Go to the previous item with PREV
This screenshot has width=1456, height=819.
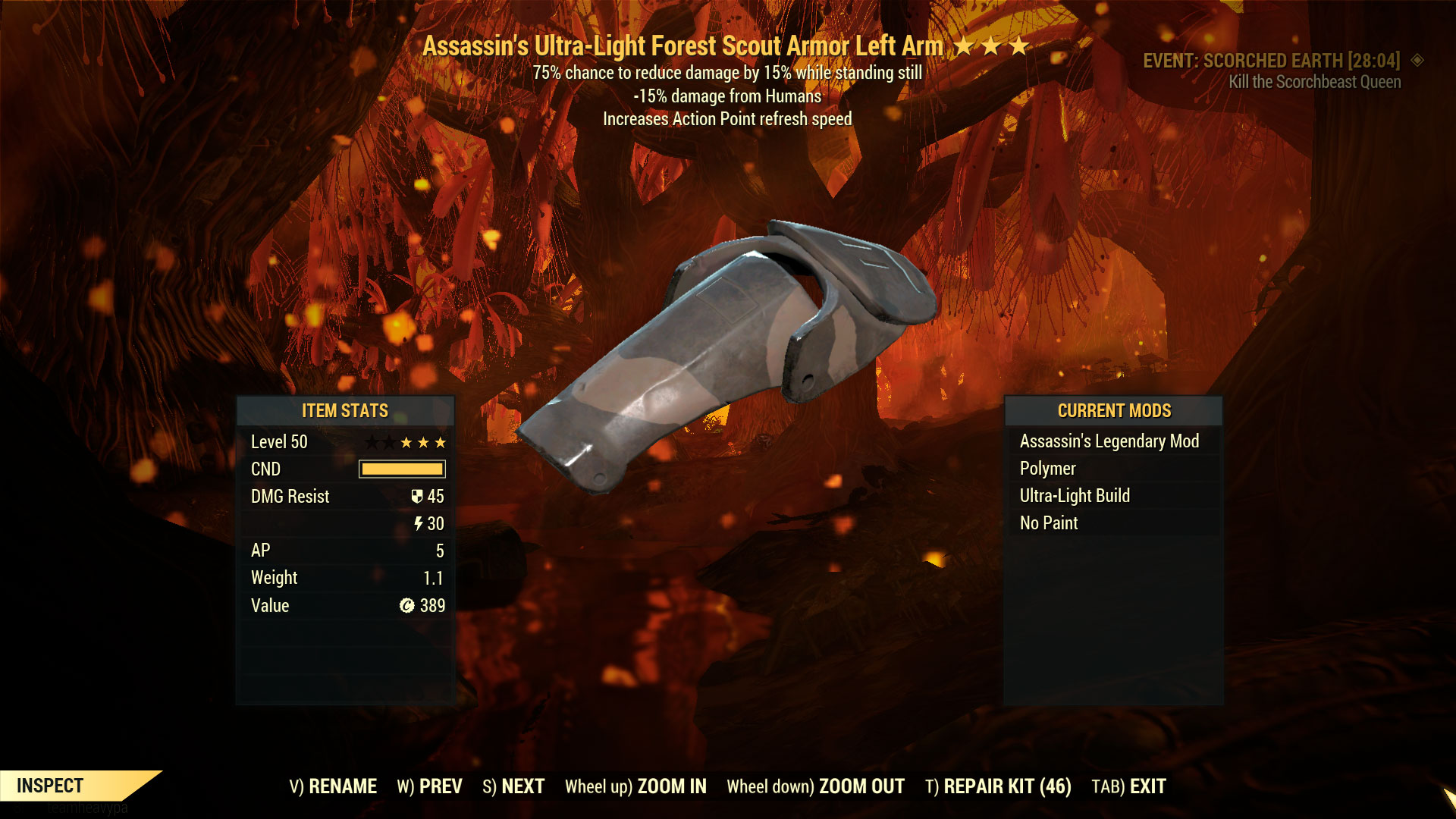429,786
